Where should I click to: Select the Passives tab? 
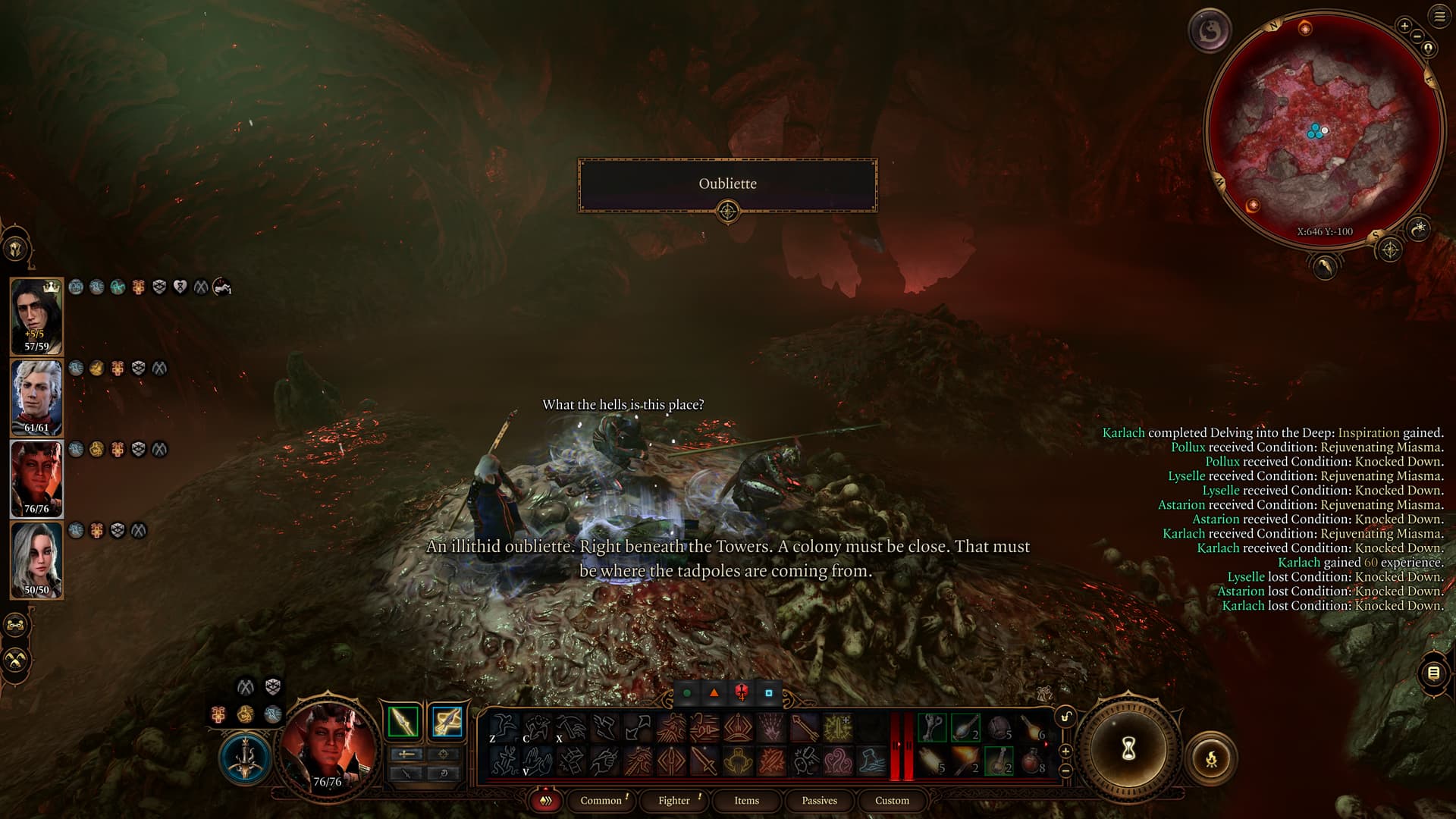point(819,800)
